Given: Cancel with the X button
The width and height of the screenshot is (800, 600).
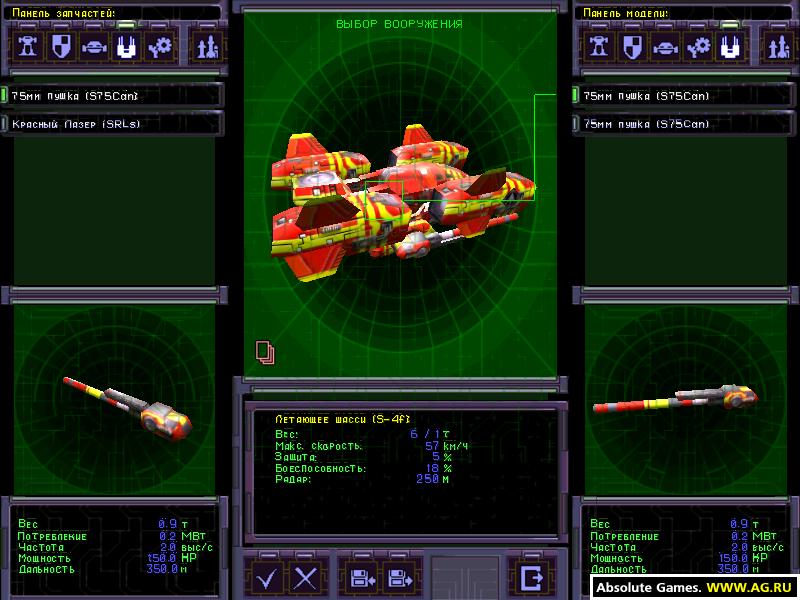Looking at the screenshot, I should point(306,577).
